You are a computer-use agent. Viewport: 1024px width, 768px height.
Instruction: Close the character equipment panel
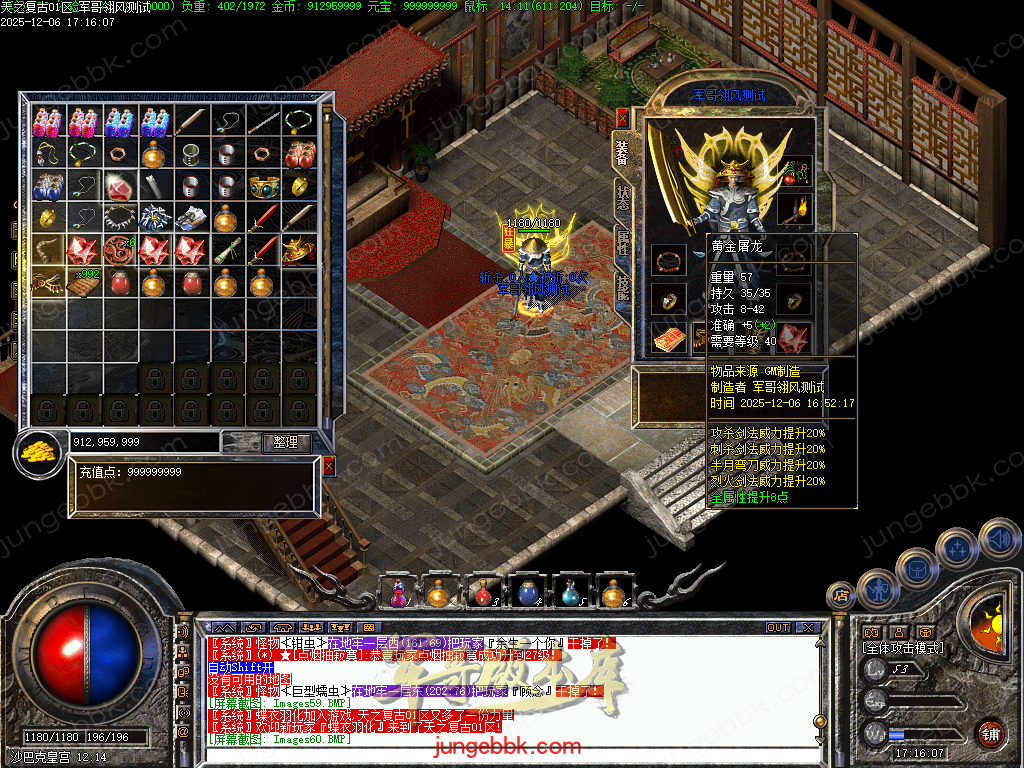coord(622,118)
